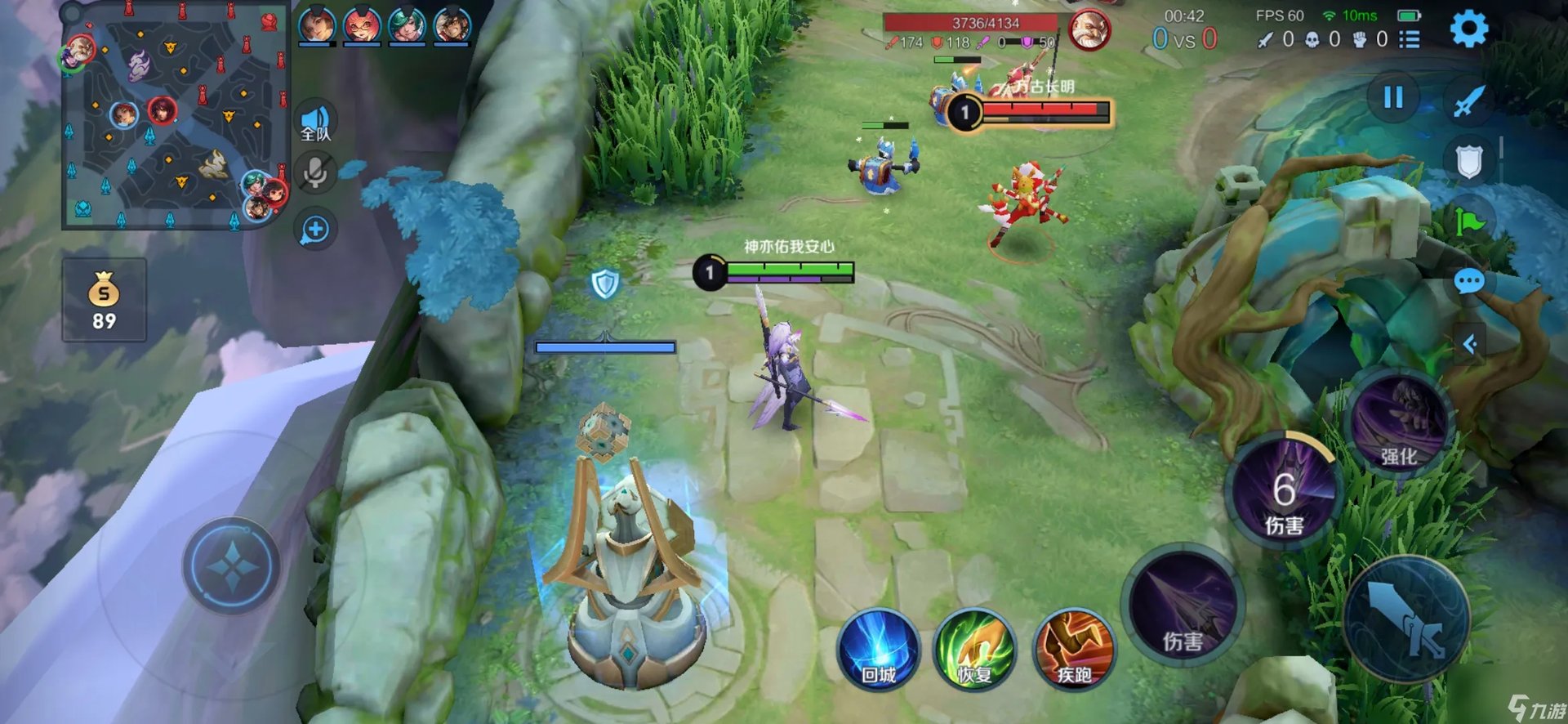Open the settings gear menu
Screen dimensions: 1568x724
pos(1468,30)
